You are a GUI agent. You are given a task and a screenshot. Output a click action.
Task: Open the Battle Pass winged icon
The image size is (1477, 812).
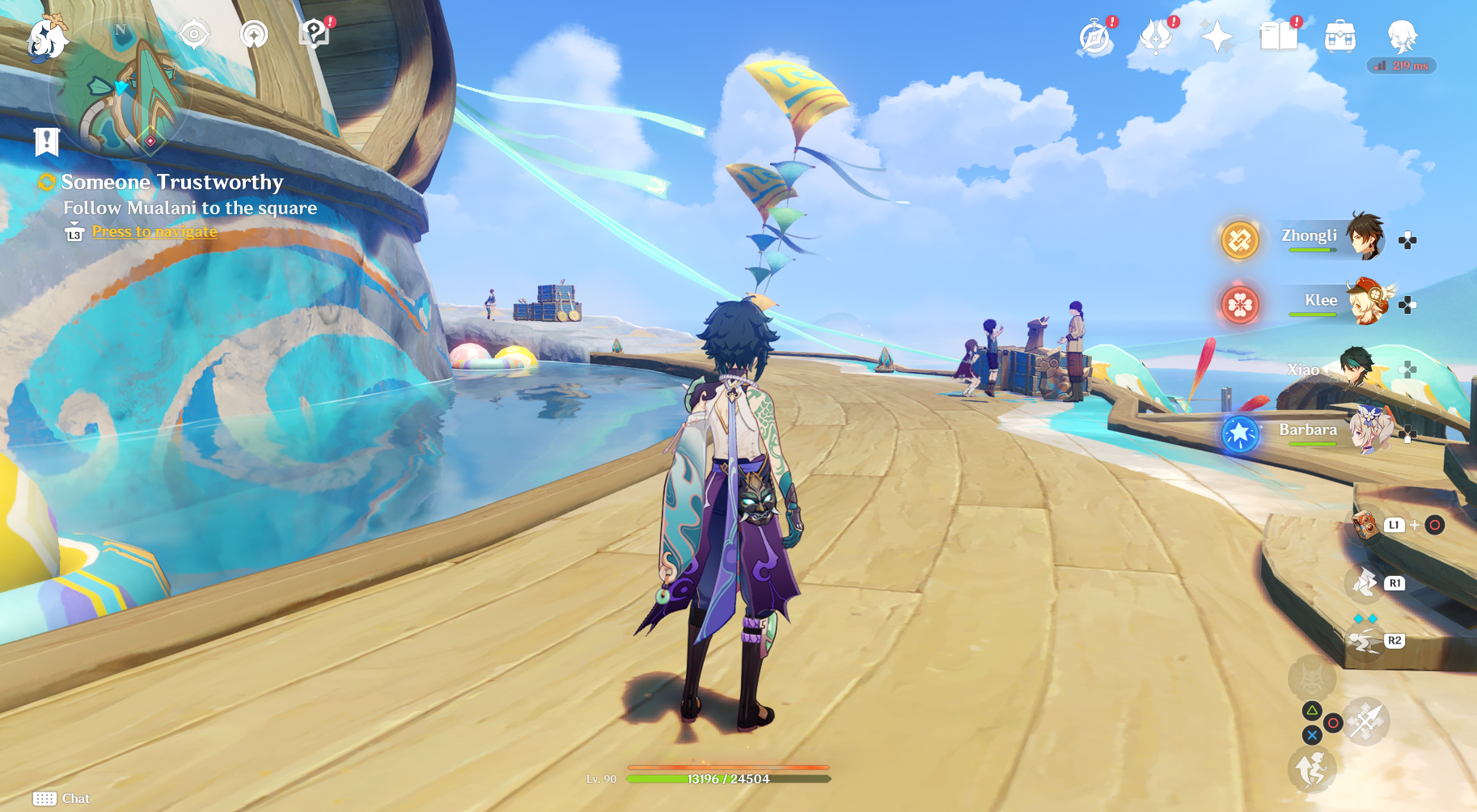pos(1156,37)
